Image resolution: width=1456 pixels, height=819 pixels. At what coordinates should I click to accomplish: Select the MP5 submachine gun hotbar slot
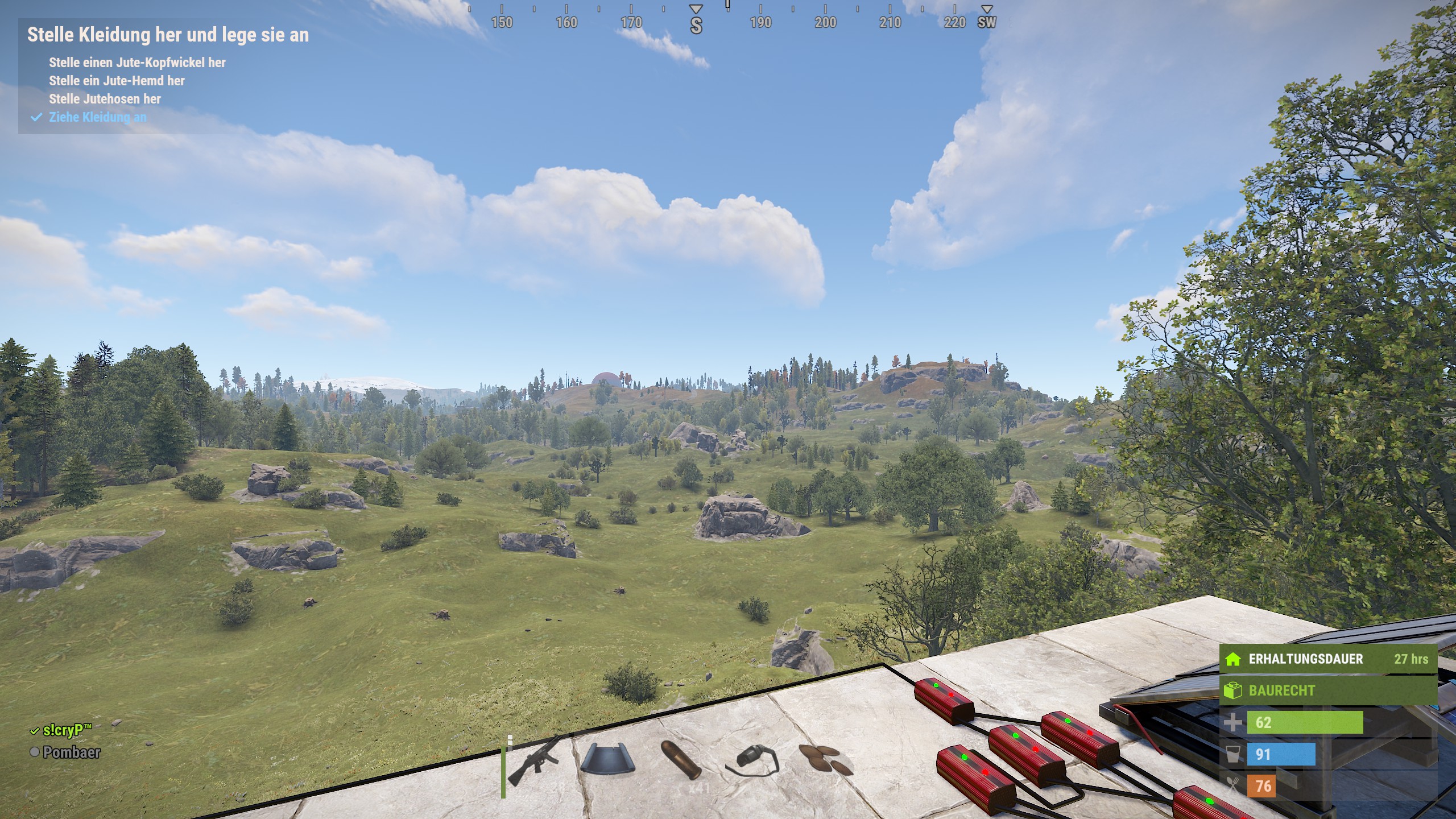tap(533, 761)
